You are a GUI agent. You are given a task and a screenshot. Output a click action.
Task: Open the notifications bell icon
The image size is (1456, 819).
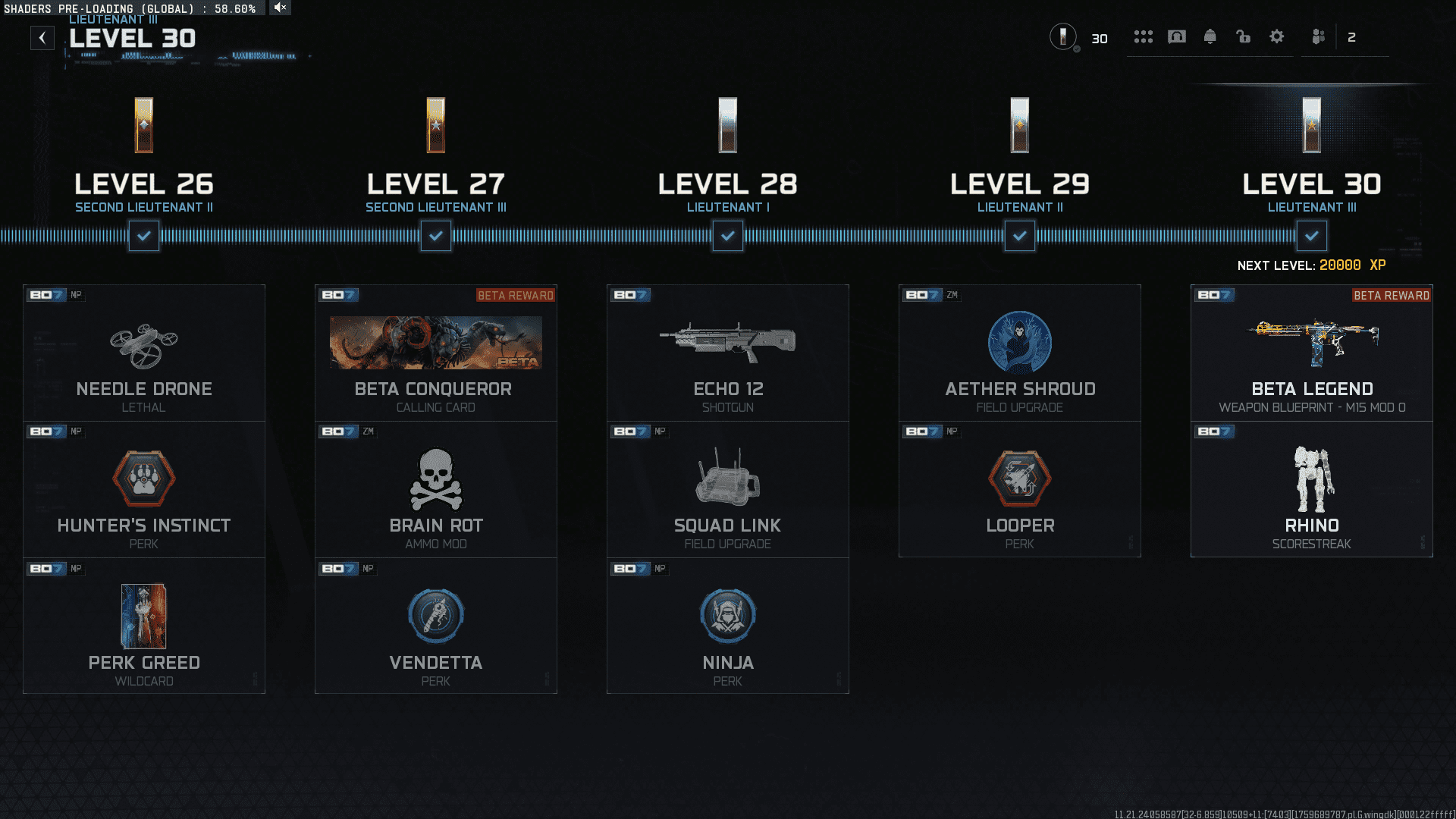pyautogui.click(x=1210, y=36)
